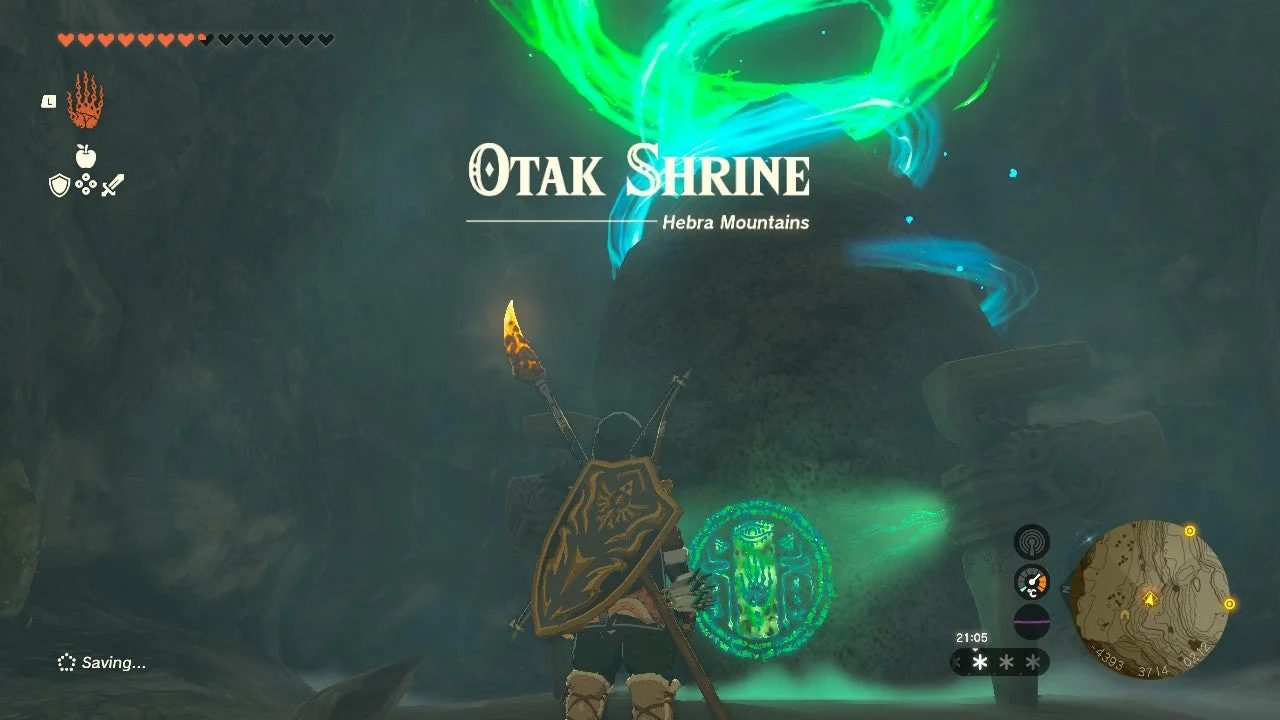Screen dimensions: 1280x720
Task: Select the shield defense icon
Action: 60,184
